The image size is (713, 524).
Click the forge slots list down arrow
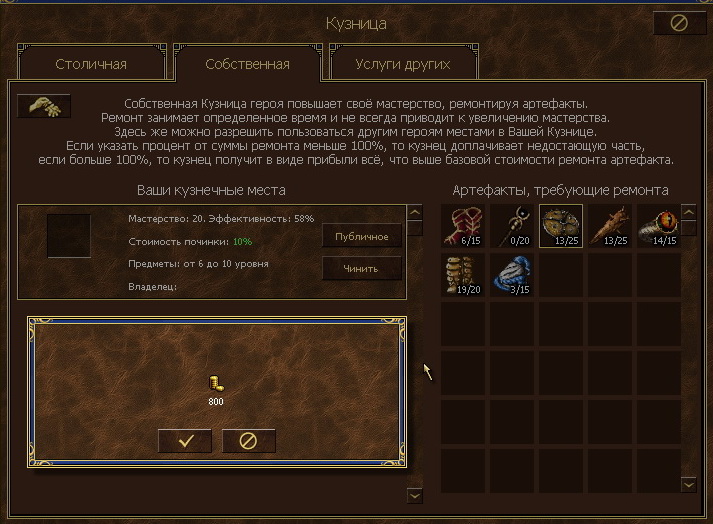(x=415, y=496)
